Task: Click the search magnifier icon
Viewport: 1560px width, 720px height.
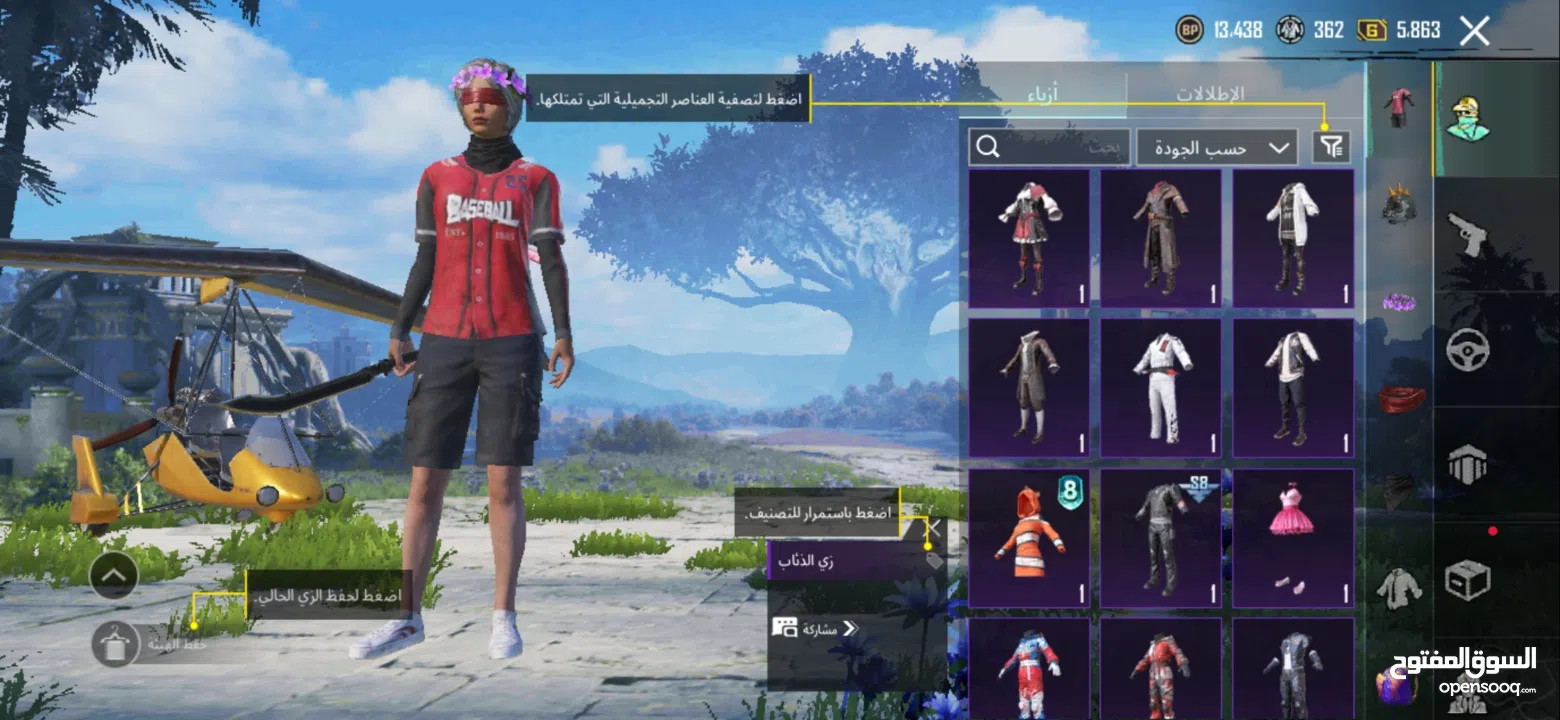Action: pyautogui.click(x=989, y=147)
